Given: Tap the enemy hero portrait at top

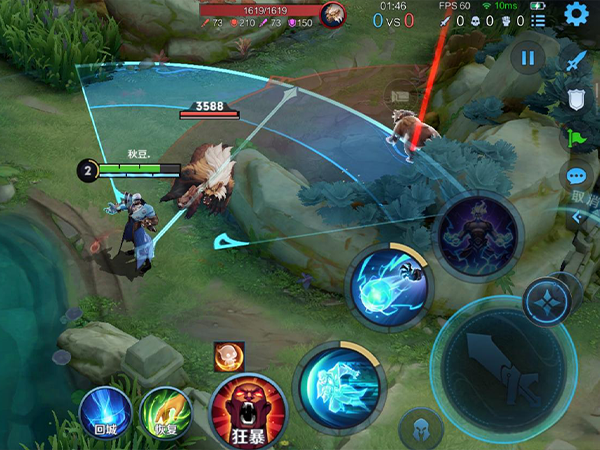Looking at the screenshot, I should [333, 13].
